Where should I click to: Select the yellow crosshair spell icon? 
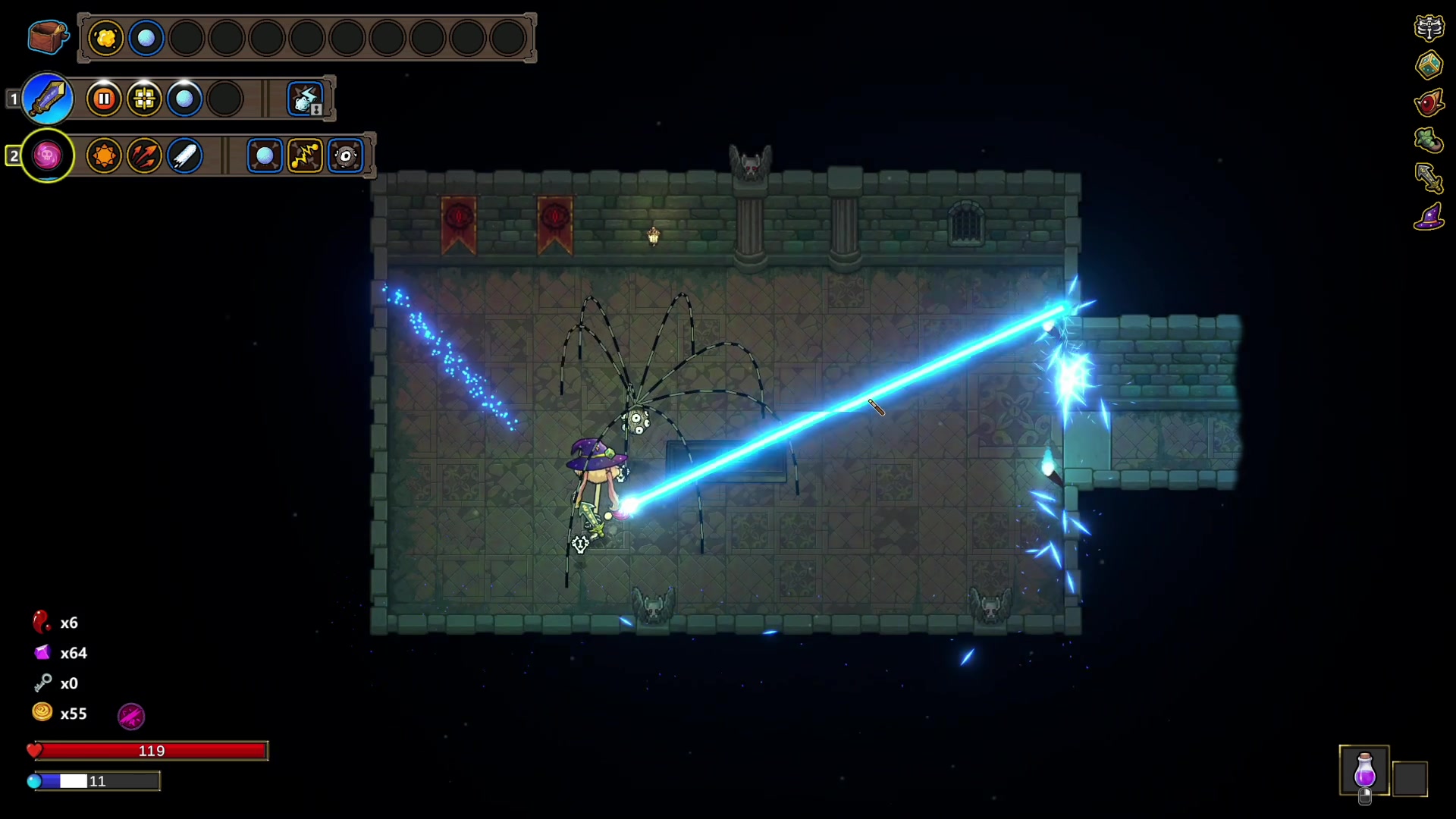coord(144,99)
